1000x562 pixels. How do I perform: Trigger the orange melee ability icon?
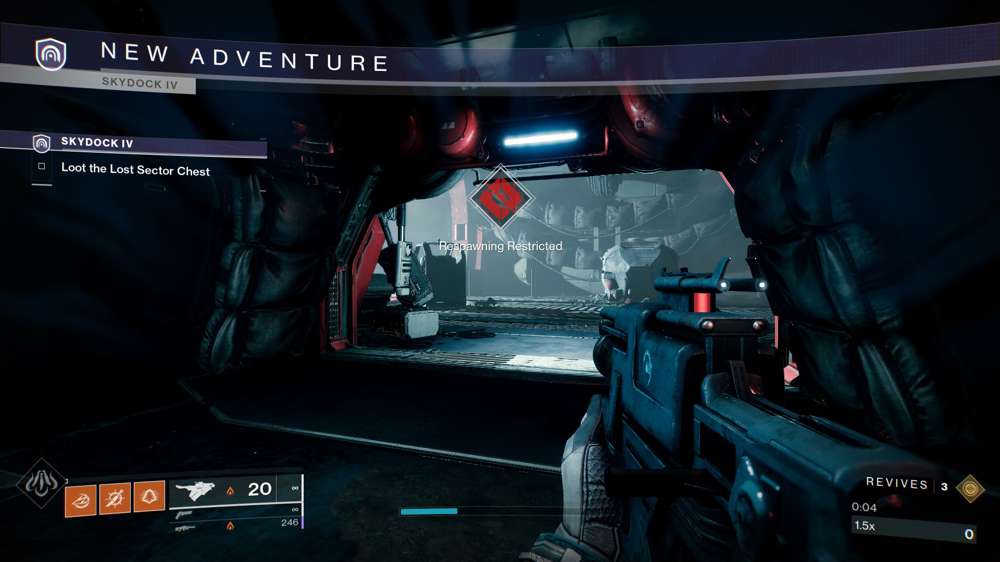149,497
